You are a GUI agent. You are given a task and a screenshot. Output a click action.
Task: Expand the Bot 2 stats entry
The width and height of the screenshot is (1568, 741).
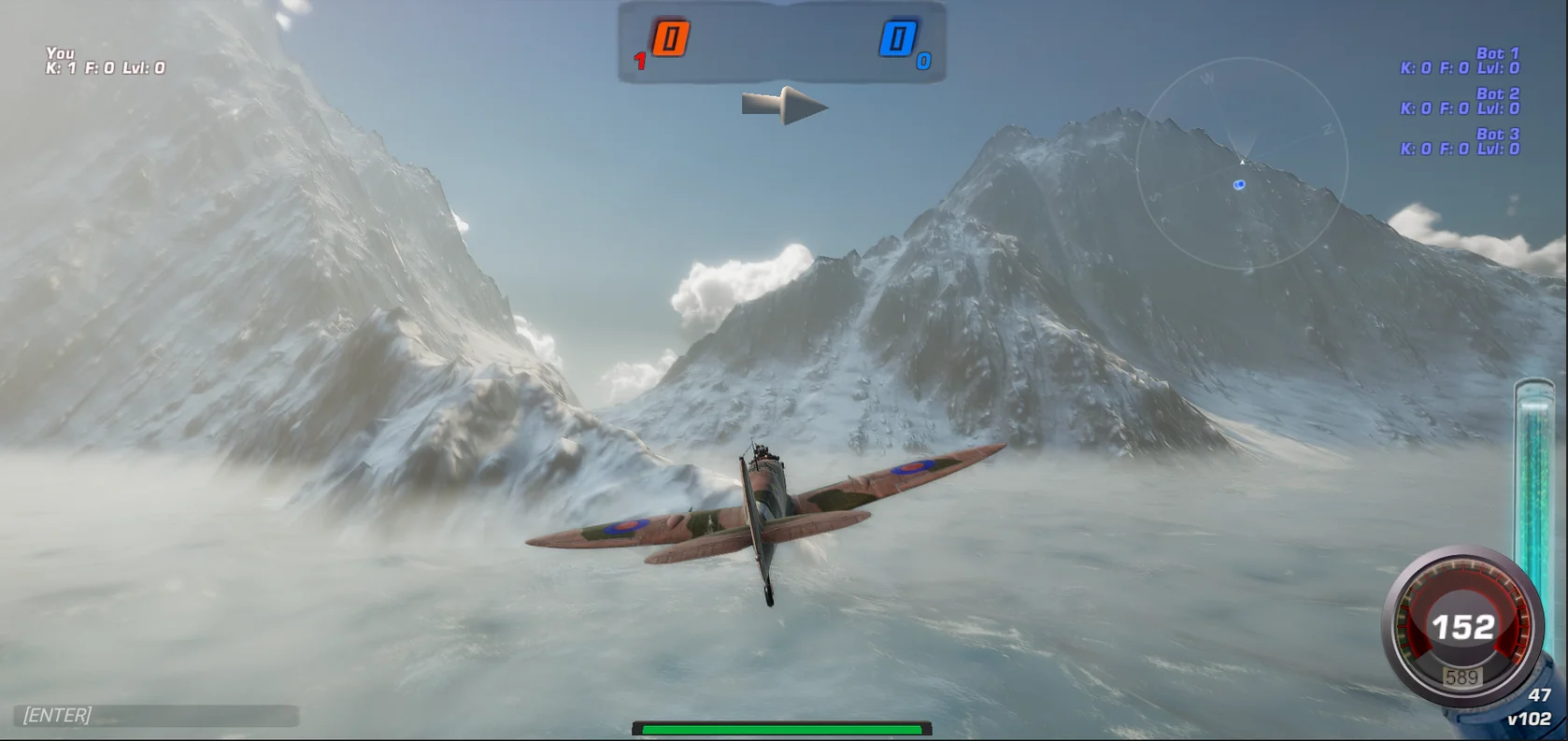pyautogui.click(x=1461, y=101)
